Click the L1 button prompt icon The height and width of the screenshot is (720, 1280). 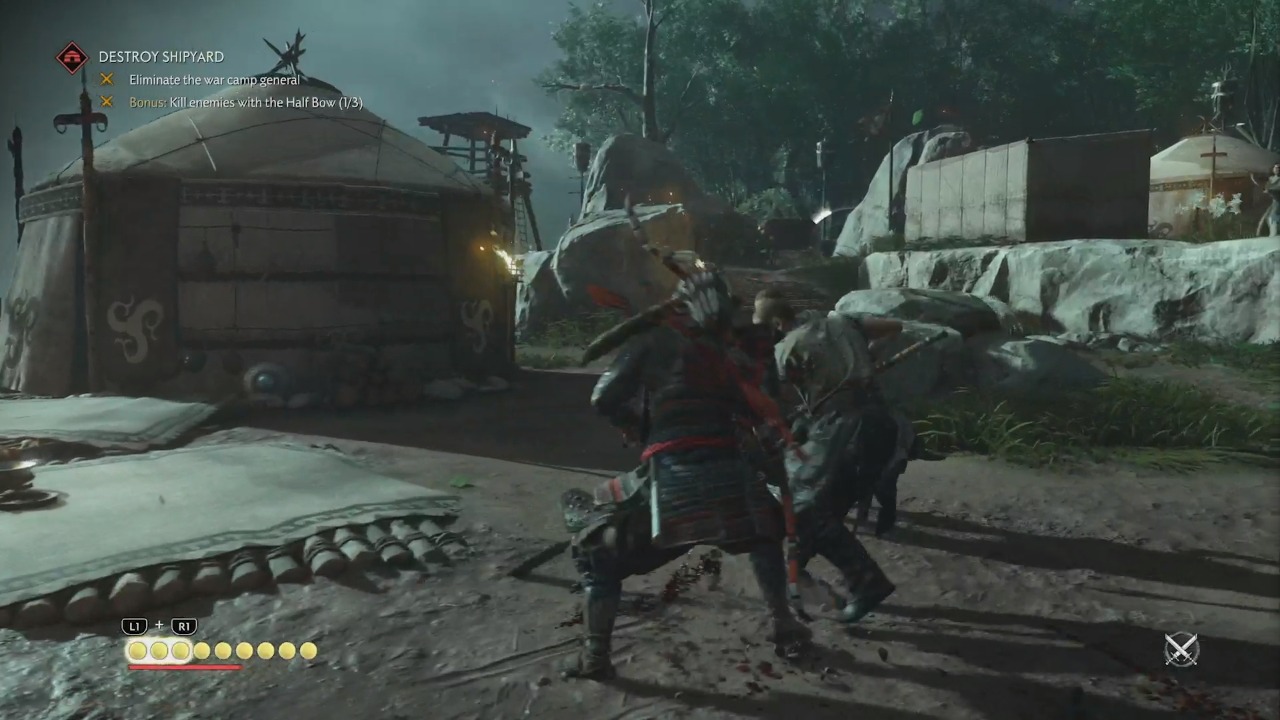pos(134,626)
